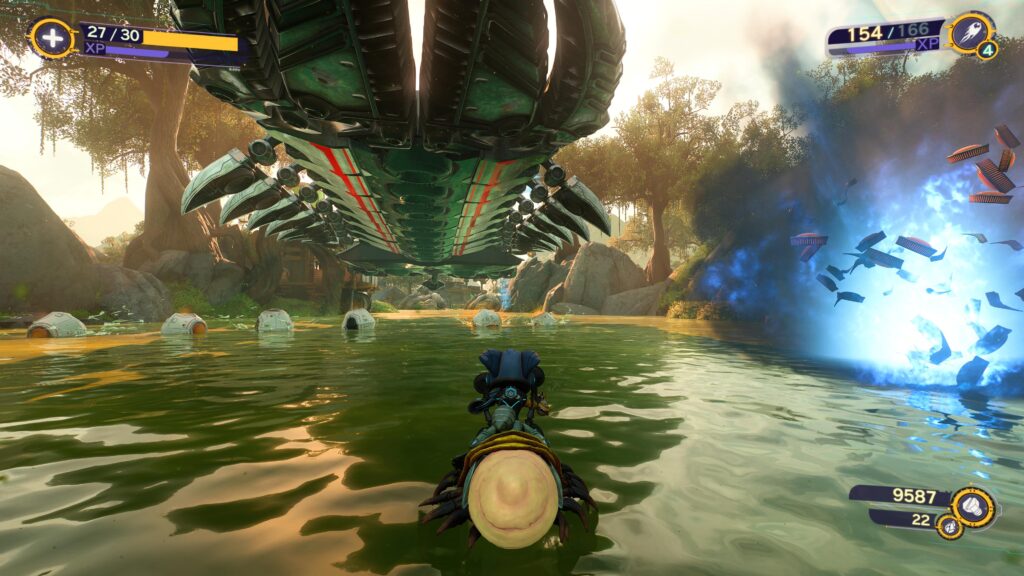This screenshot has width=1024, height=576.
Task: Click the weapon level 4 badge
Action: [x=987, y=50]
